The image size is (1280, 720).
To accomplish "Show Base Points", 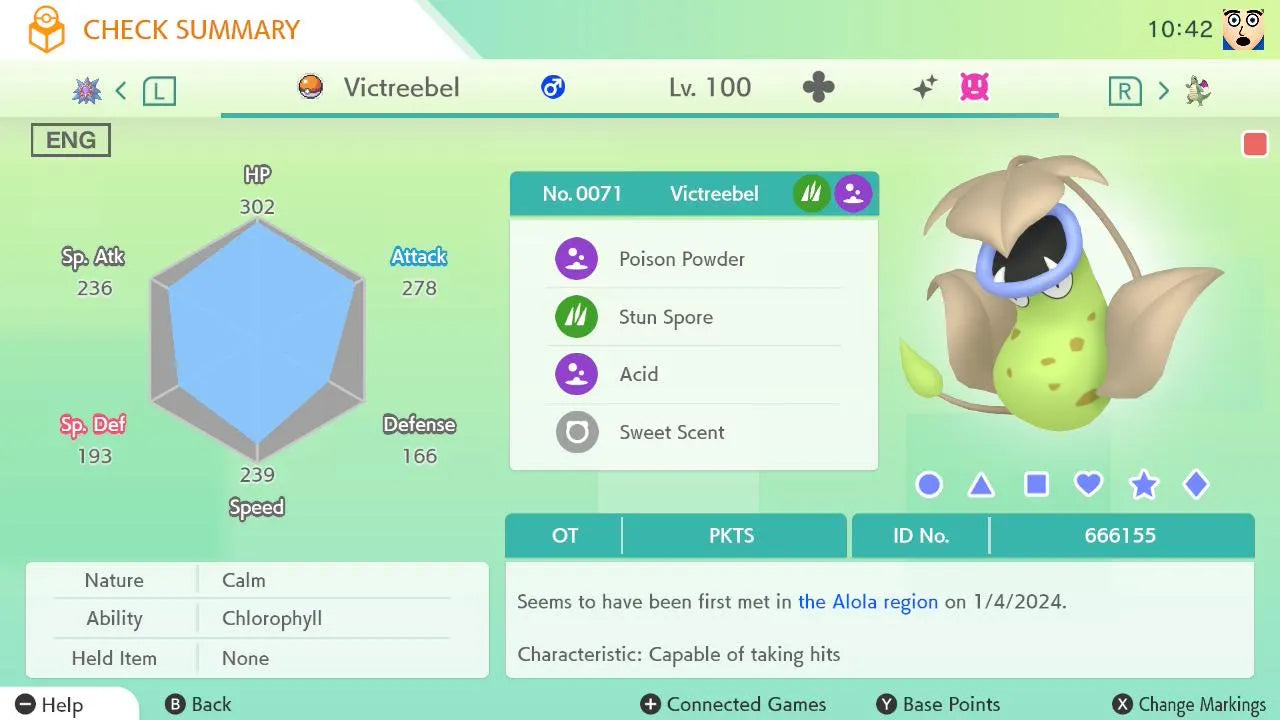I will [x=938, y=705].
